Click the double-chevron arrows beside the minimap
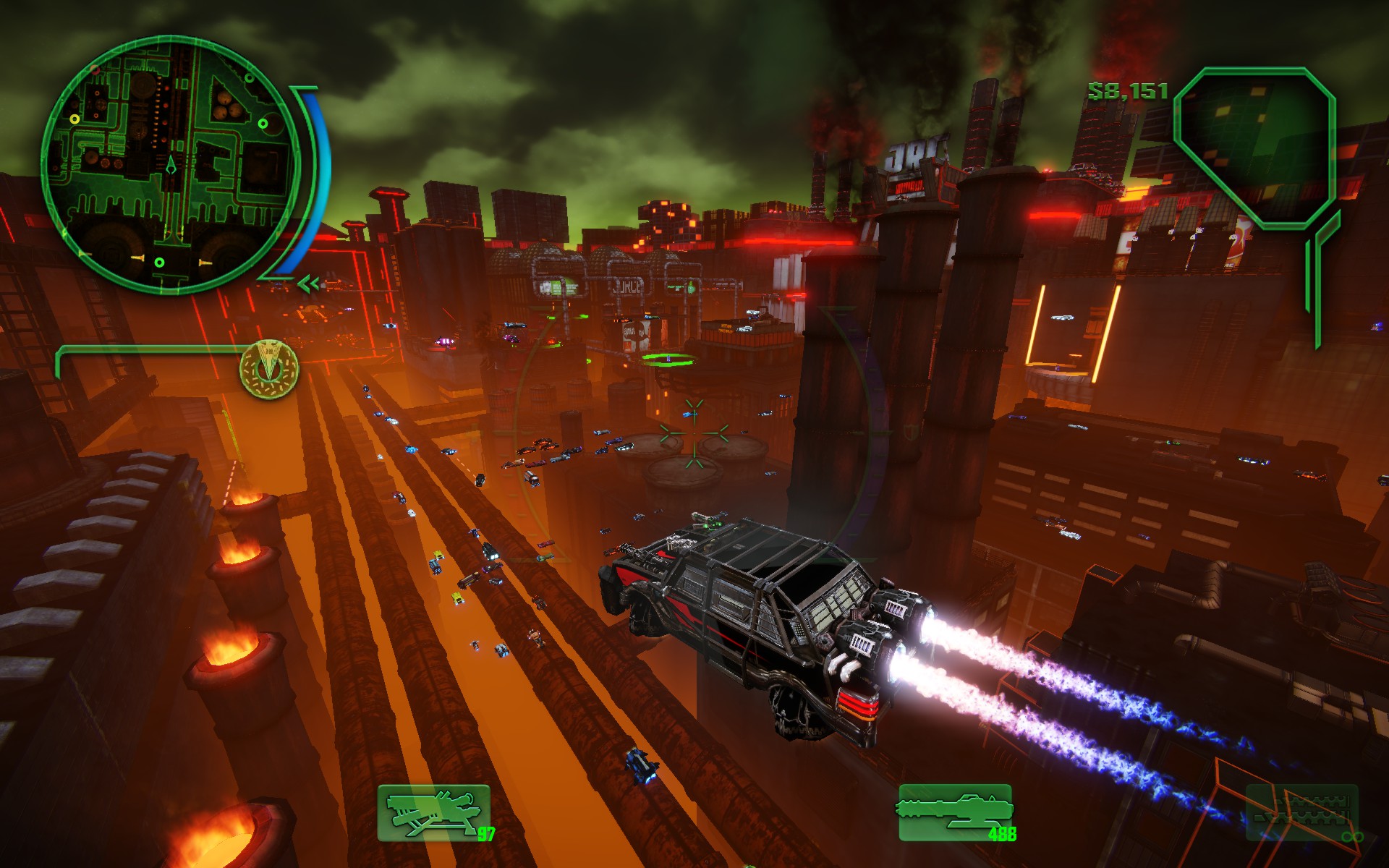Viewport: 1389px width, 868px height. 309,284
